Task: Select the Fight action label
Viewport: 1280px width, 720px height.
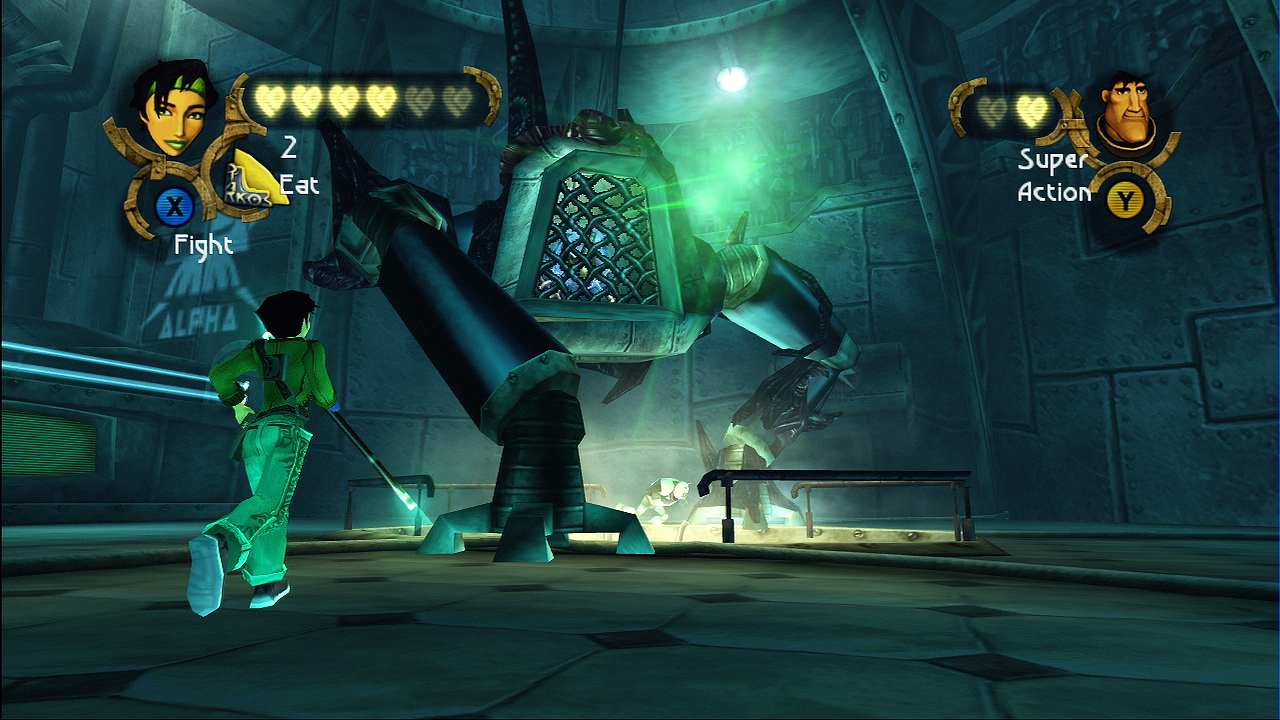Action: coord(204,245)
